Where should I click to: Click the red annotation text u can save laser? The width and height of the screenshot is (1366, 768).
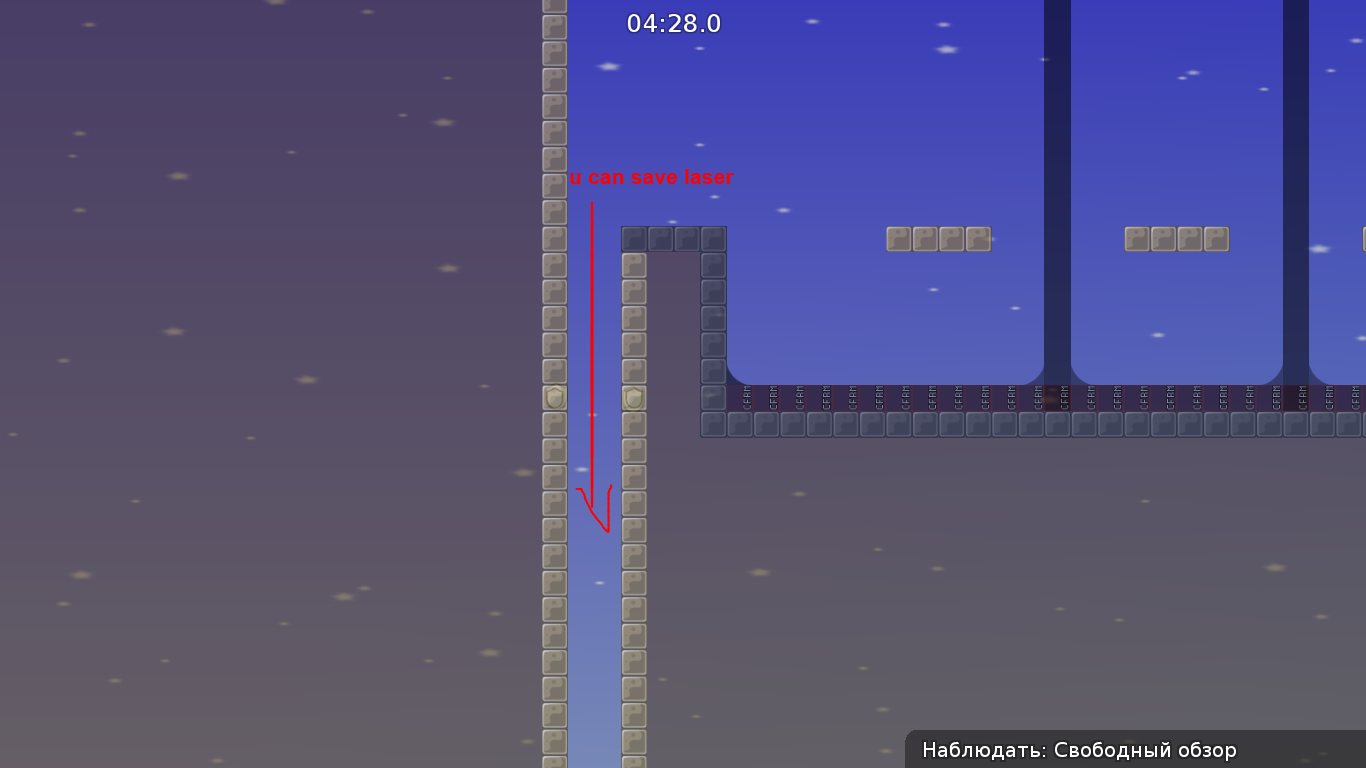pyautogui.click(x=651, y=178)
